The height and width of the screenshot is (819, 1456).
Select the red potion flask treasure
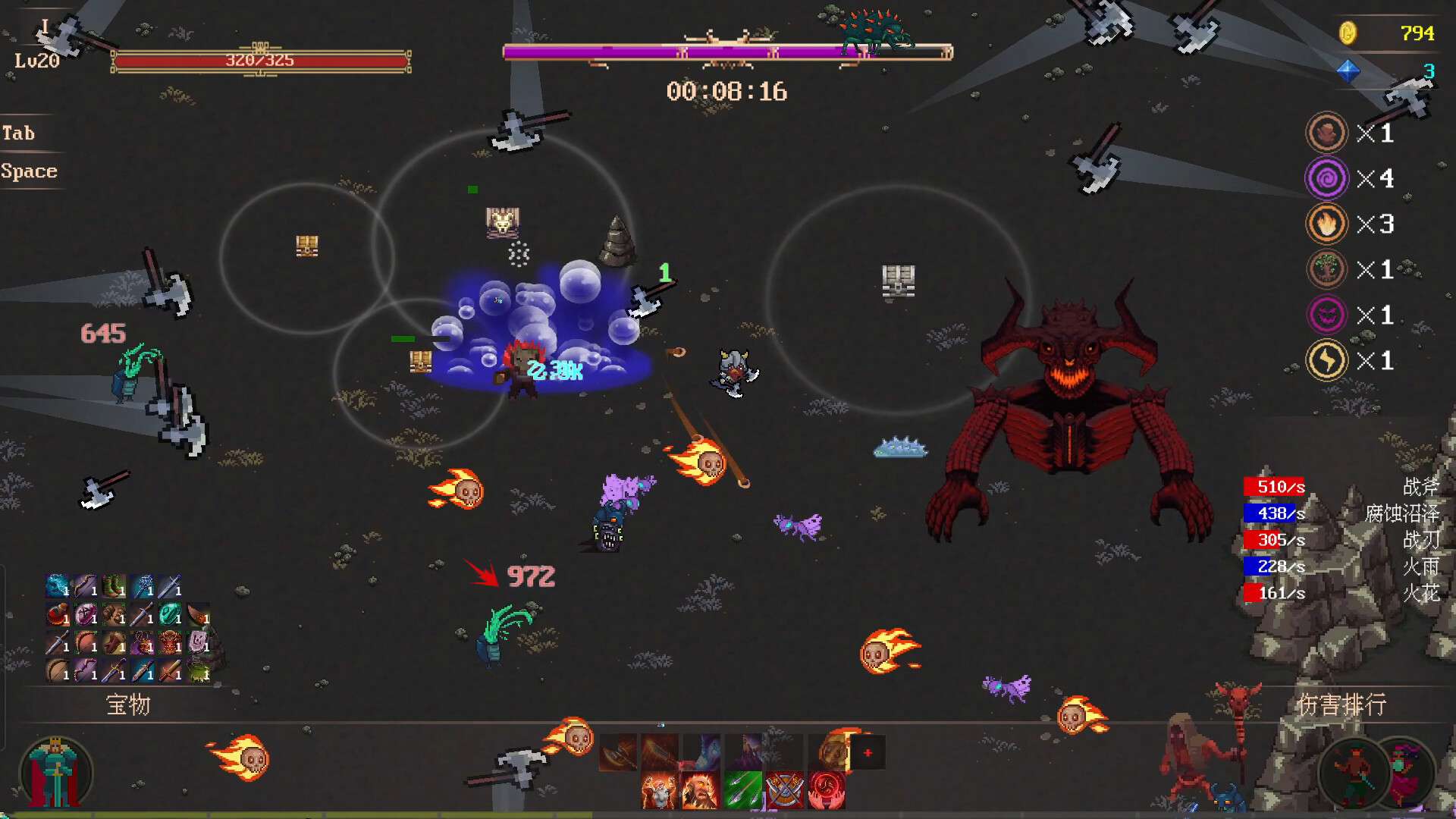[58, 614]
